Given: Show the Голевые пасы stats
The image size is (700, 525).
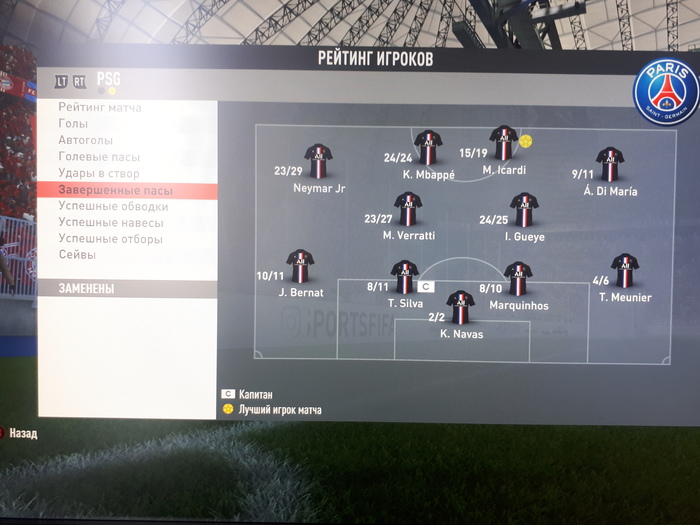Looking at the screenshot, I should coord(99,157).
